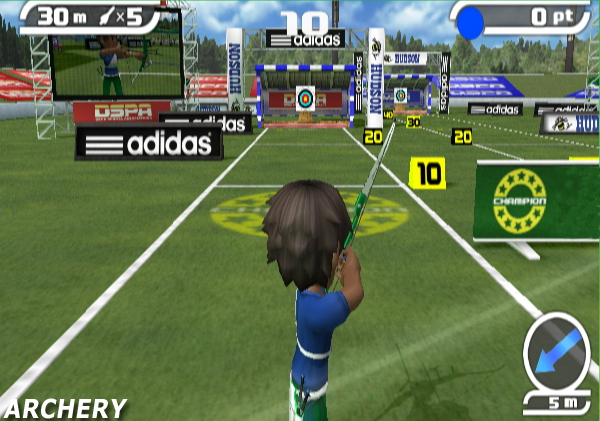Select the blue player circle marker
Screen dimensions: 600x421
tap(470, 22)
